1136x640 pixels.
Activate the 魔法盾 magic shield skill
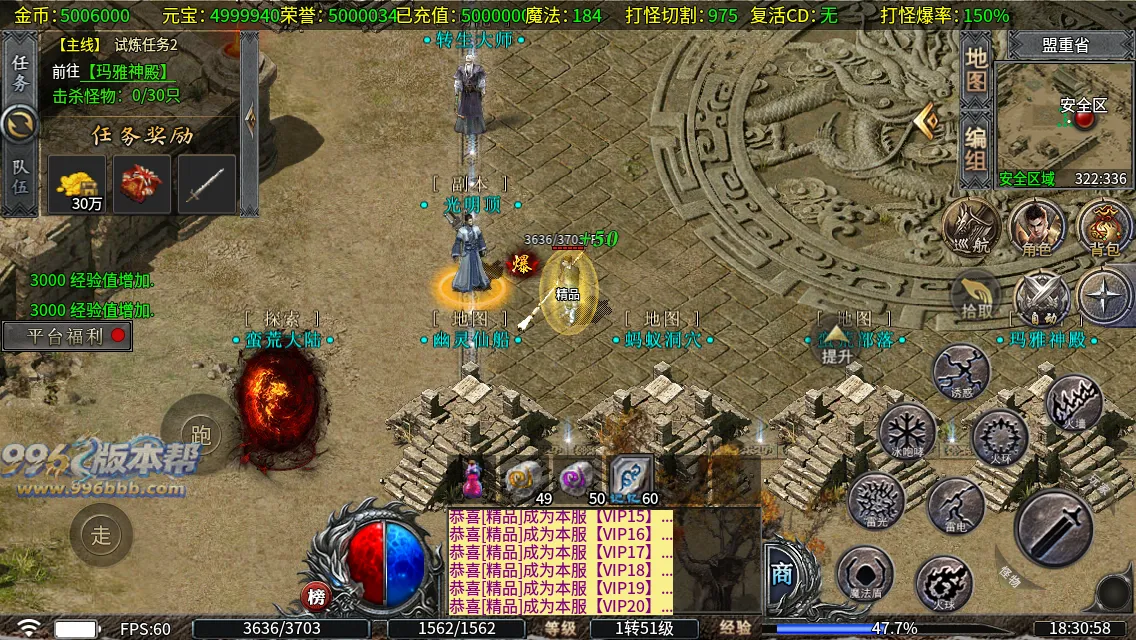[x=864, y=574]
